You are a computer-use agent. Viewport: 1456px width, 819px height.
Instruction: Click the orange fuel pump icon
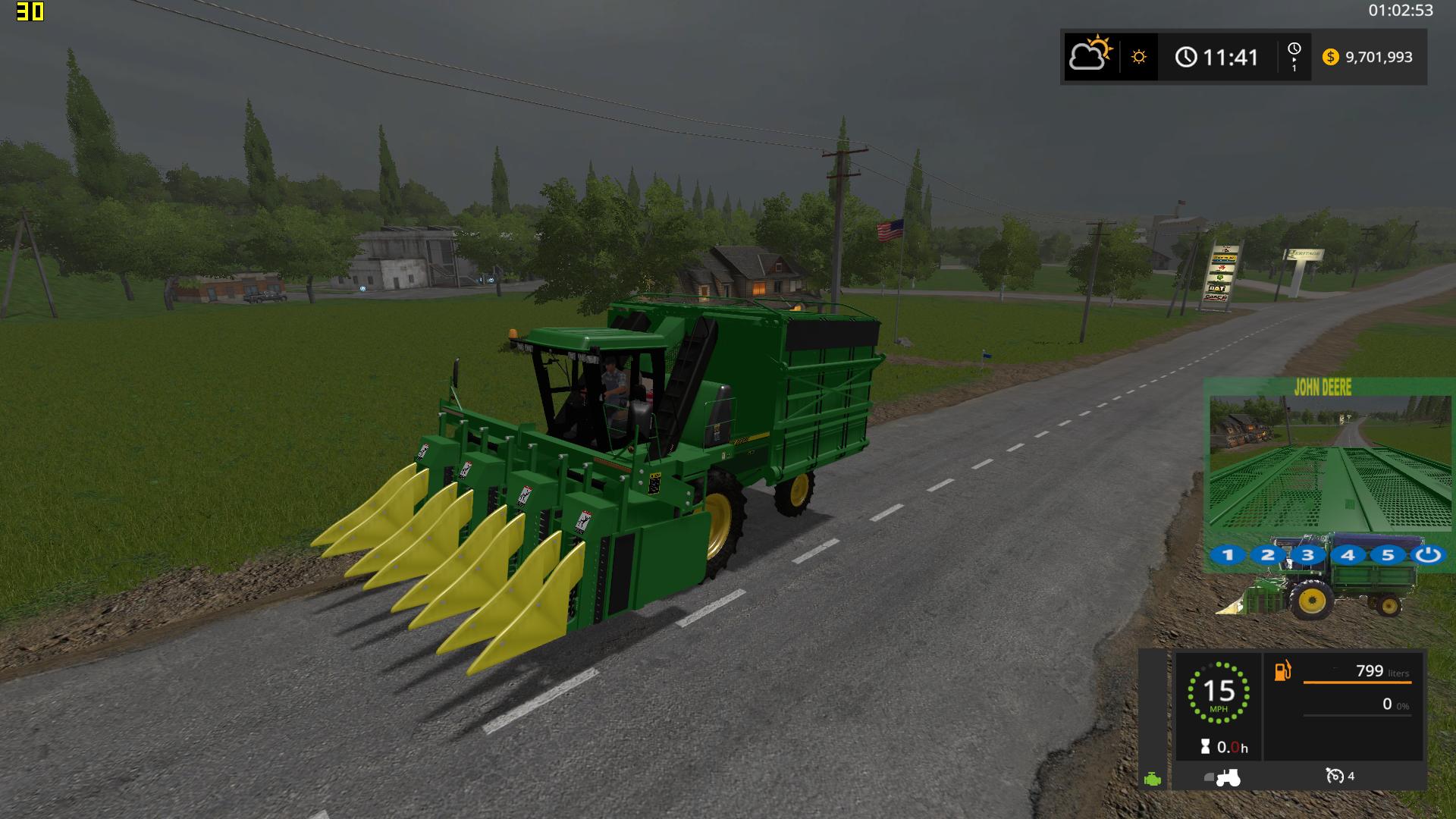1282,671
